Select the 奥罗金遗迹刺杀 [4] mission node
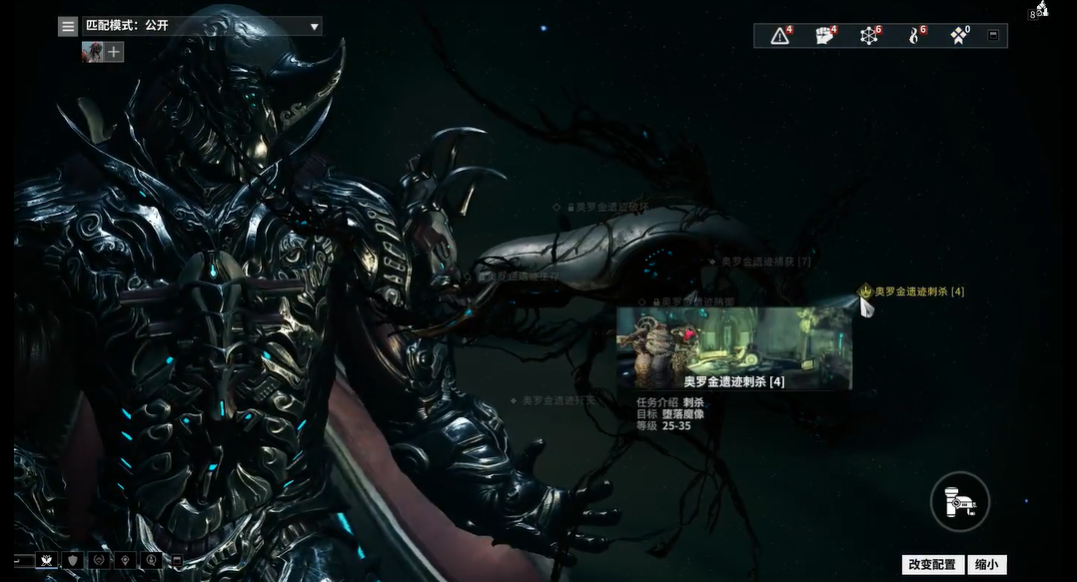Viewport: 1077px width, 582px height. [918, 292]
